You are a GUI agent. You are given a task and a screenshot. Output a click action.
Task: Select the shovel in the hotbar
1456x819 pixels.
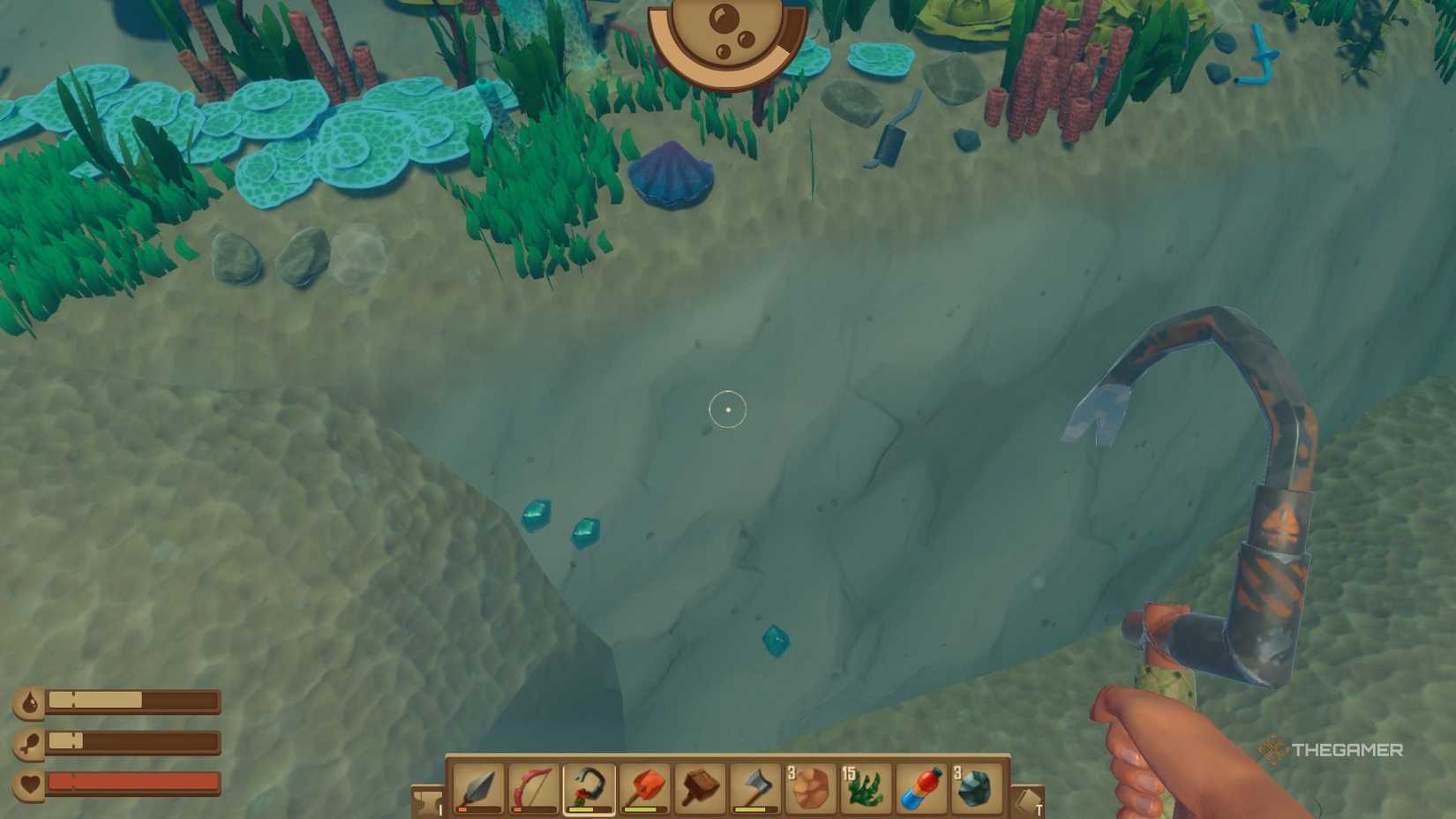(x=644, y=791)
